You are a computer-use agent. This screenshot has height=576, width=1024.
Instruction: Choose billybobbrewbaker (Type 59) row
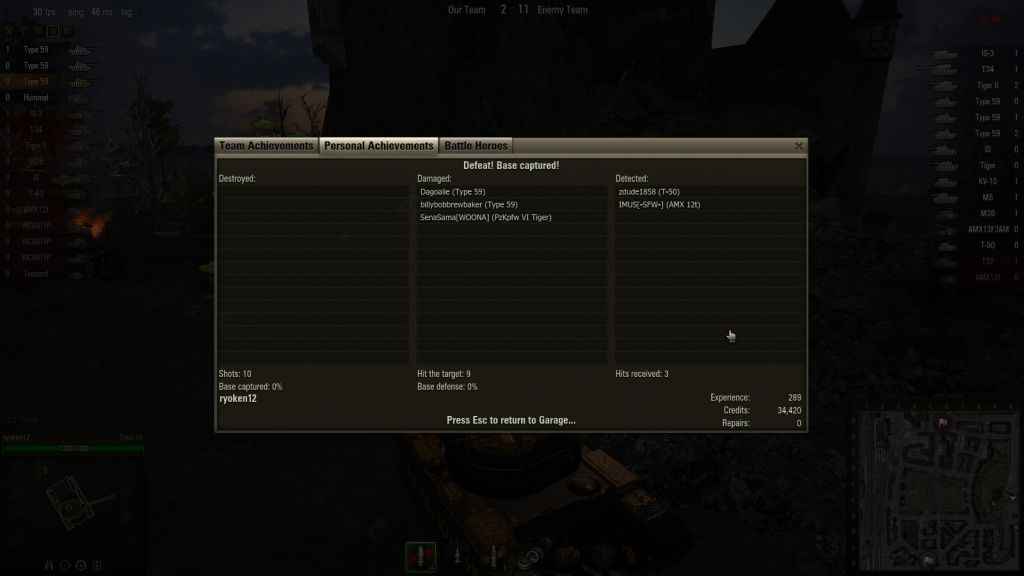tap(469, 204)
